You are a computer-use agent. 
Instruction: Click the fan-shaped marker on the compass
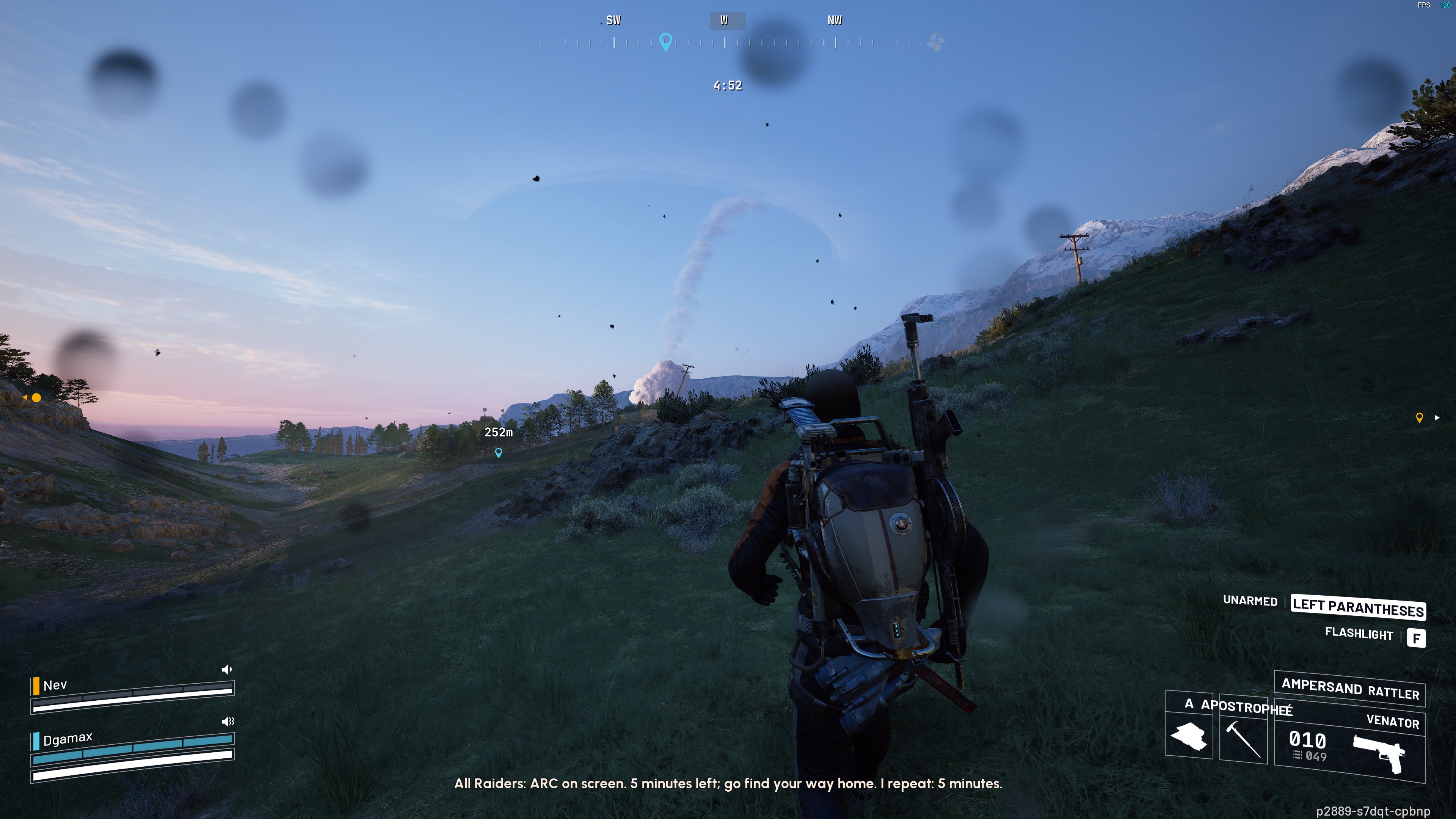(x=935, y=42)
